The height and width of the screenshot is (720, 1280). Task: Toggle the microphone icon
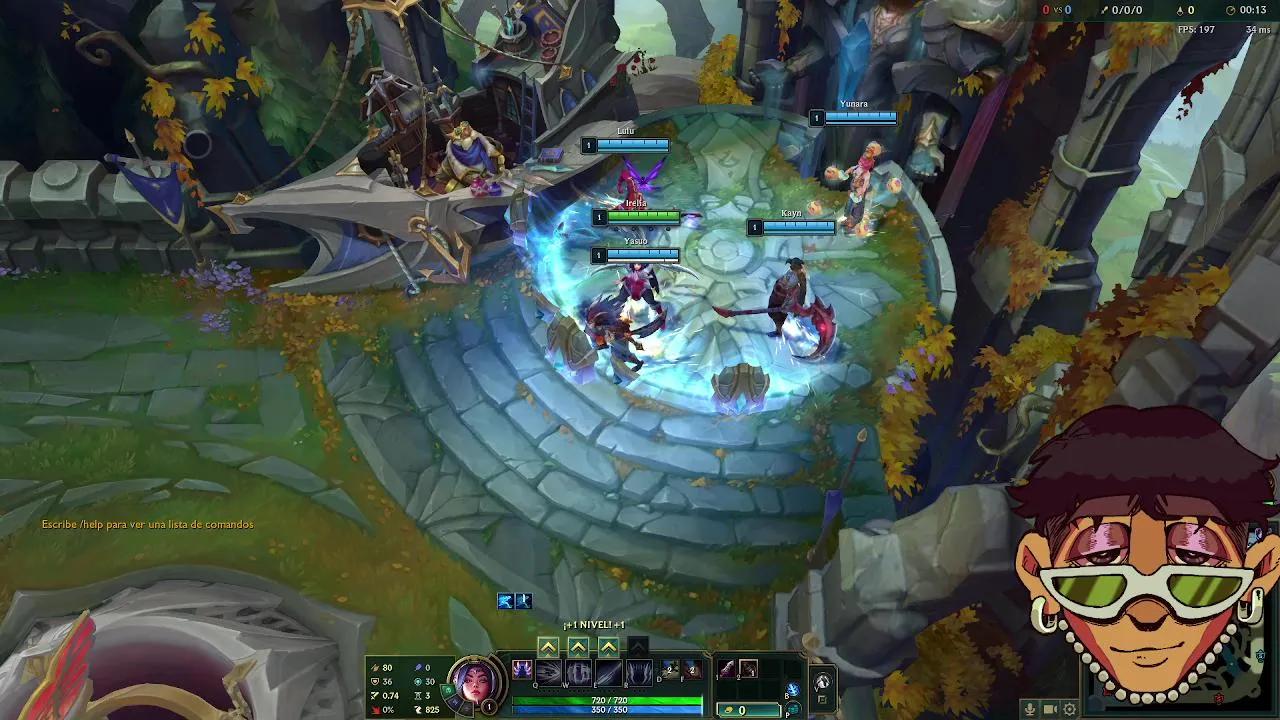click(1030, 709)
